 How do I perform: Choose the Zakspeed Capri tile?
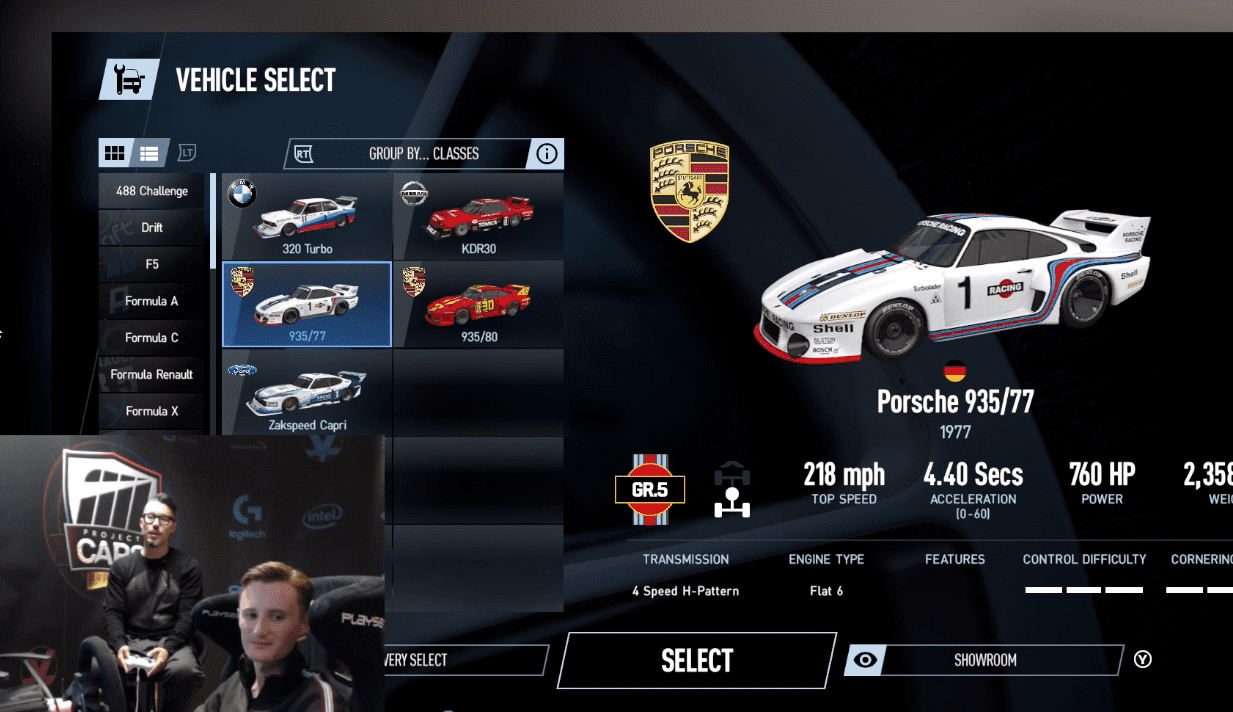coord(306,391)
